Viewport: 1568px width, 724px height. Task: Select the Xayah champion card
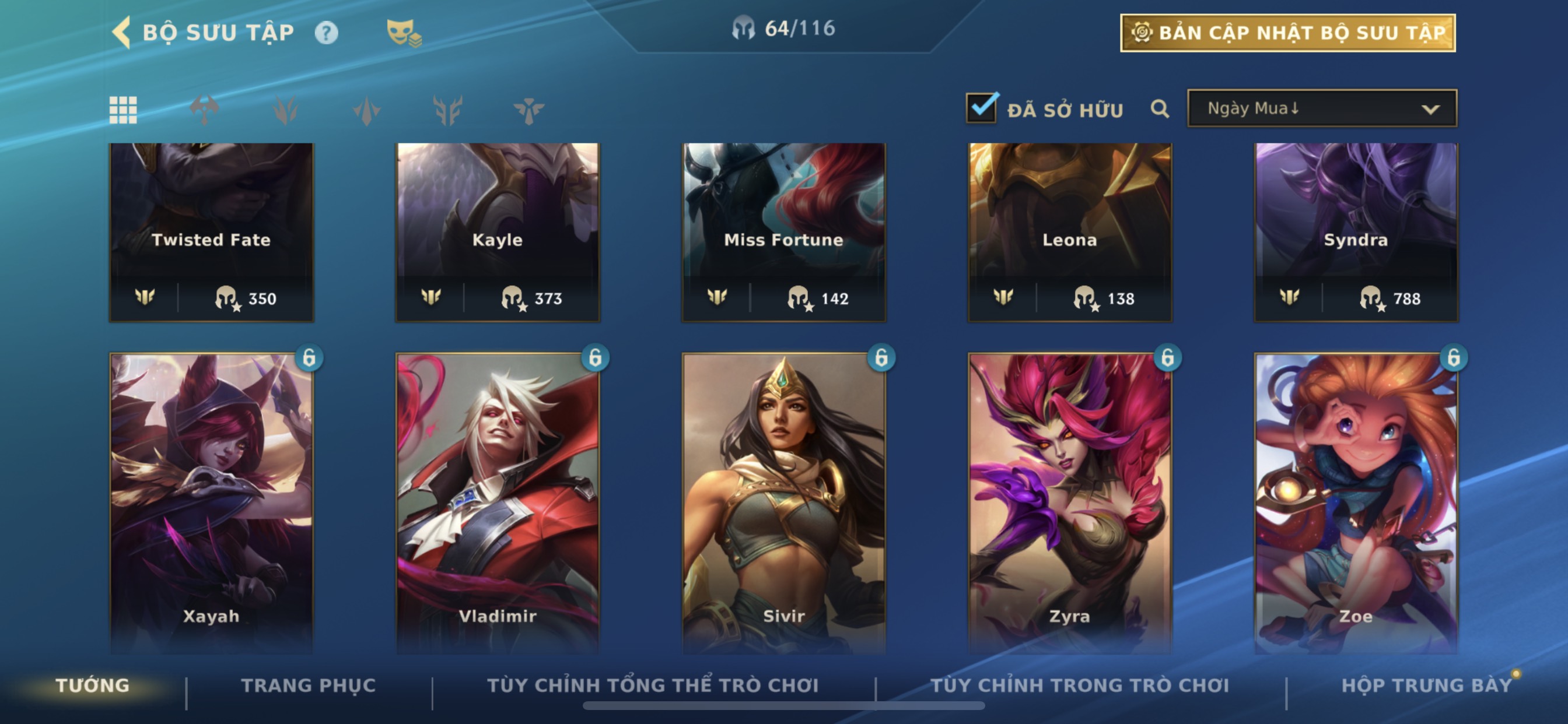click(x=211, y=502)
